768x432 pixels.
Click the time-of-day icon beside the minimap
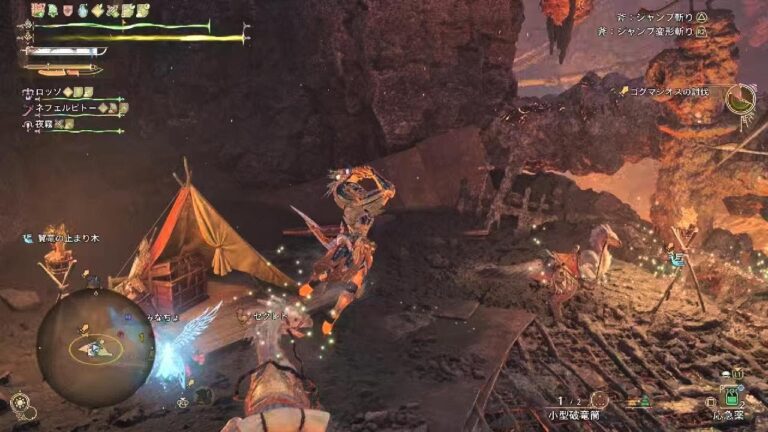pyautogui.click(x=19, y=403)
